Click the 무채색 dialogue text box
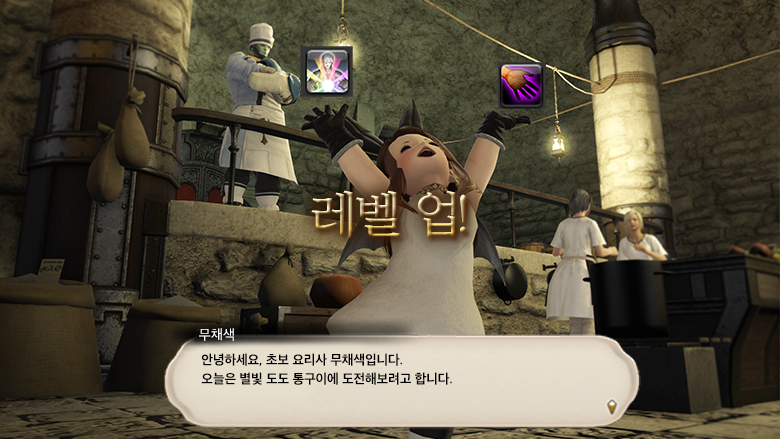Screen dimensions: 780x439 tap(400, 378)
